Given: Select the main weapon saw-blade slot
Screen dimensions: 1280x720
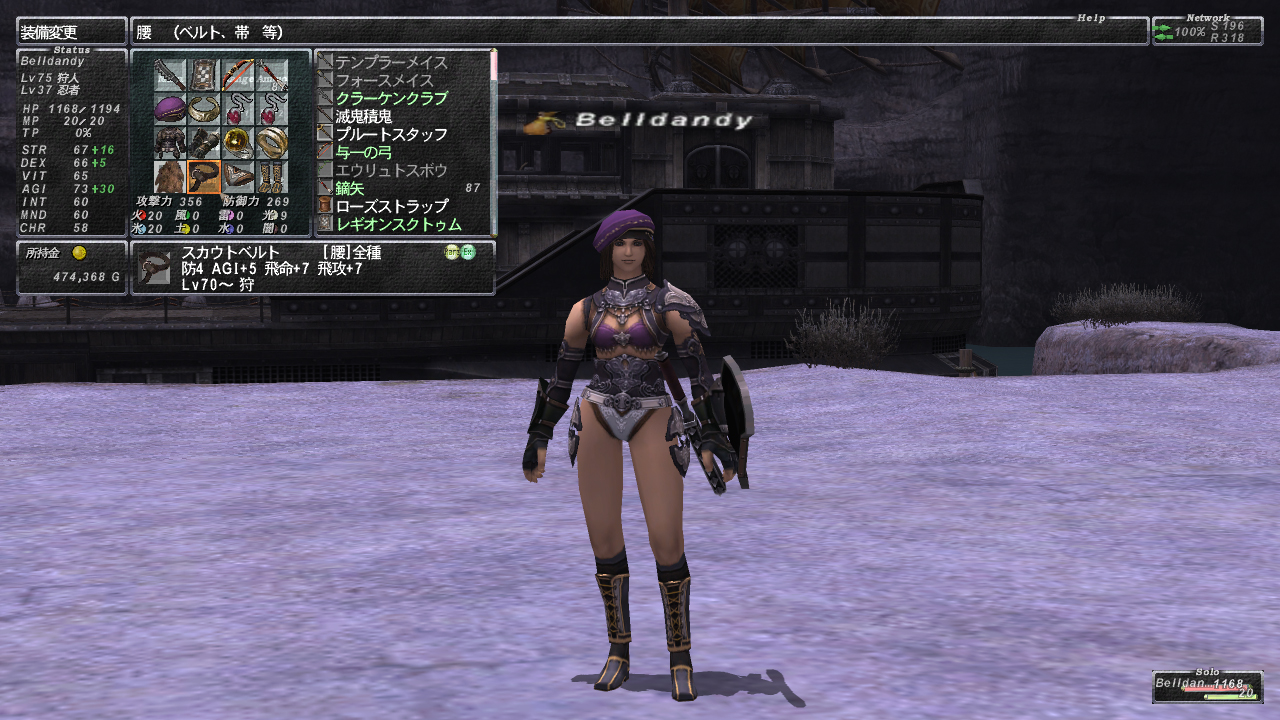Looking at the screenshot, I should click(170, 75).
